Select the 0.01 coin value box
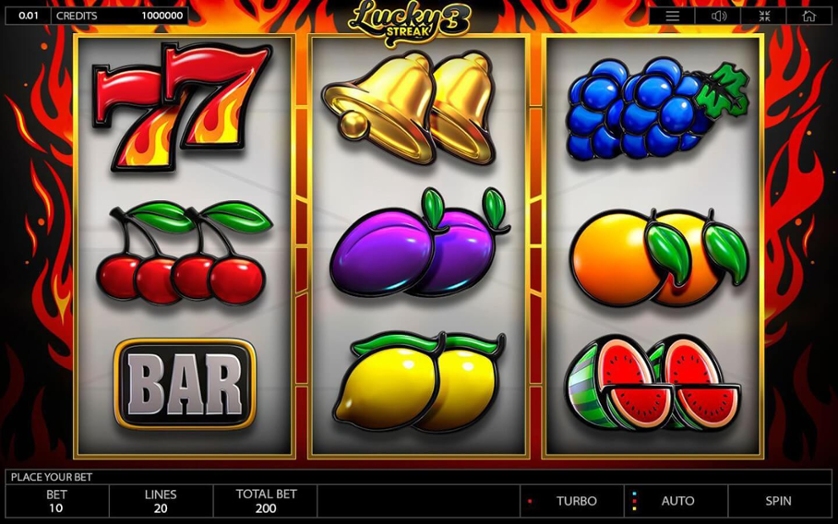838x524 pixels. (28, 16)
